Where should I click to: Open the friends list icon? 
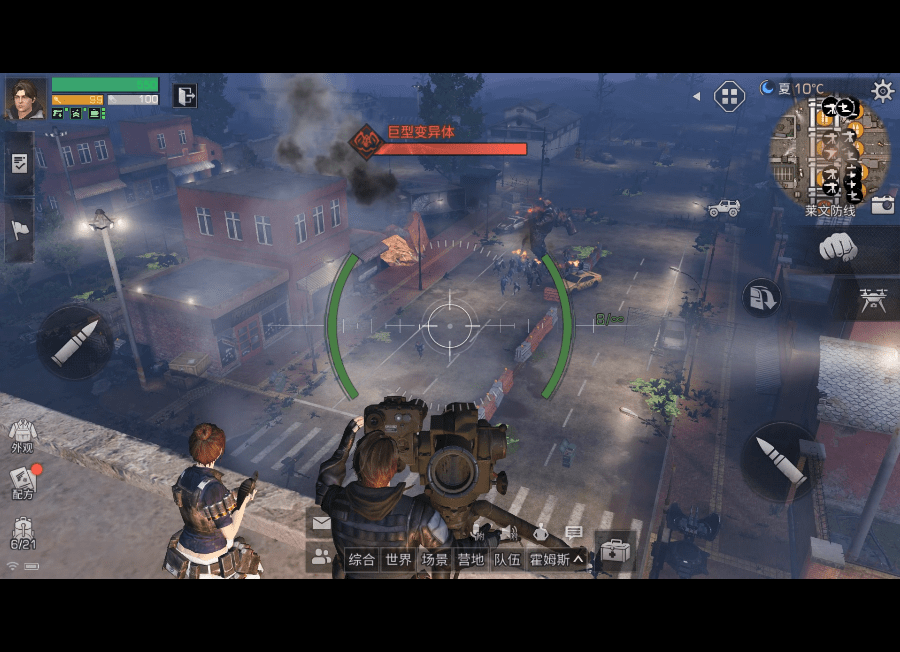pyautogui.click(x=321, y=558)
